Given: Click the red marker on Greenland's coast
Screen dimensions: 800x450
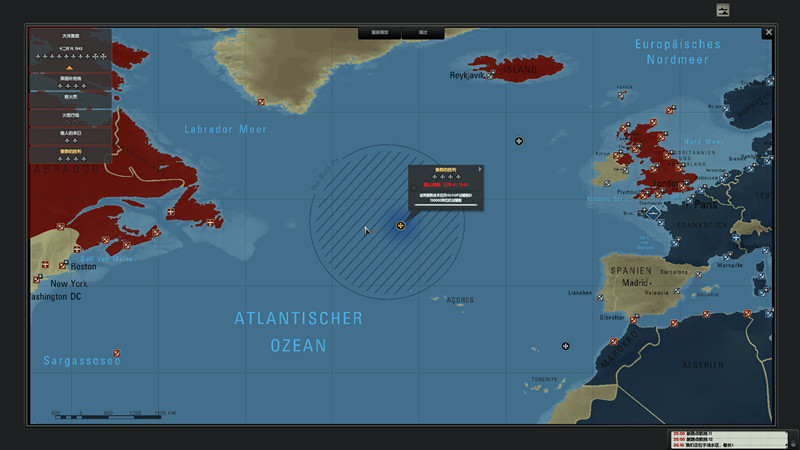Looking at the screenshot, I should [262, 102].
